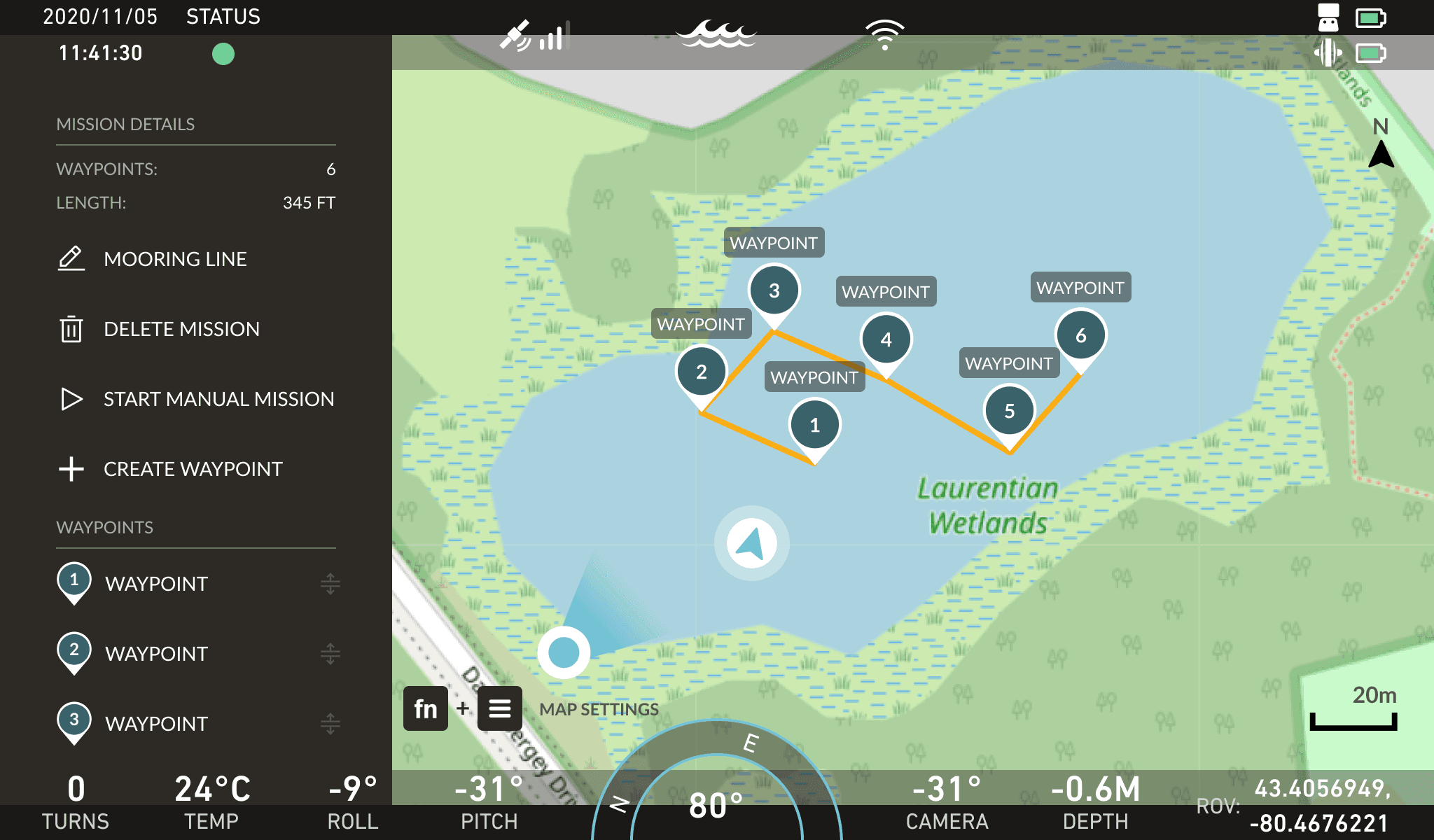Select Waypoint 2 in the waypoints list

(x=155, y=654)
